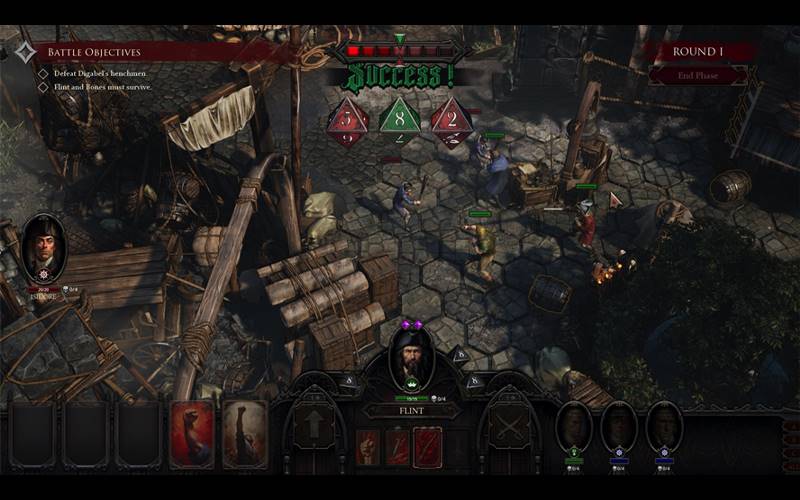Activate the crossed swords attack action
800x500 pixels.
pyautogui.click(x=510, y=424)
